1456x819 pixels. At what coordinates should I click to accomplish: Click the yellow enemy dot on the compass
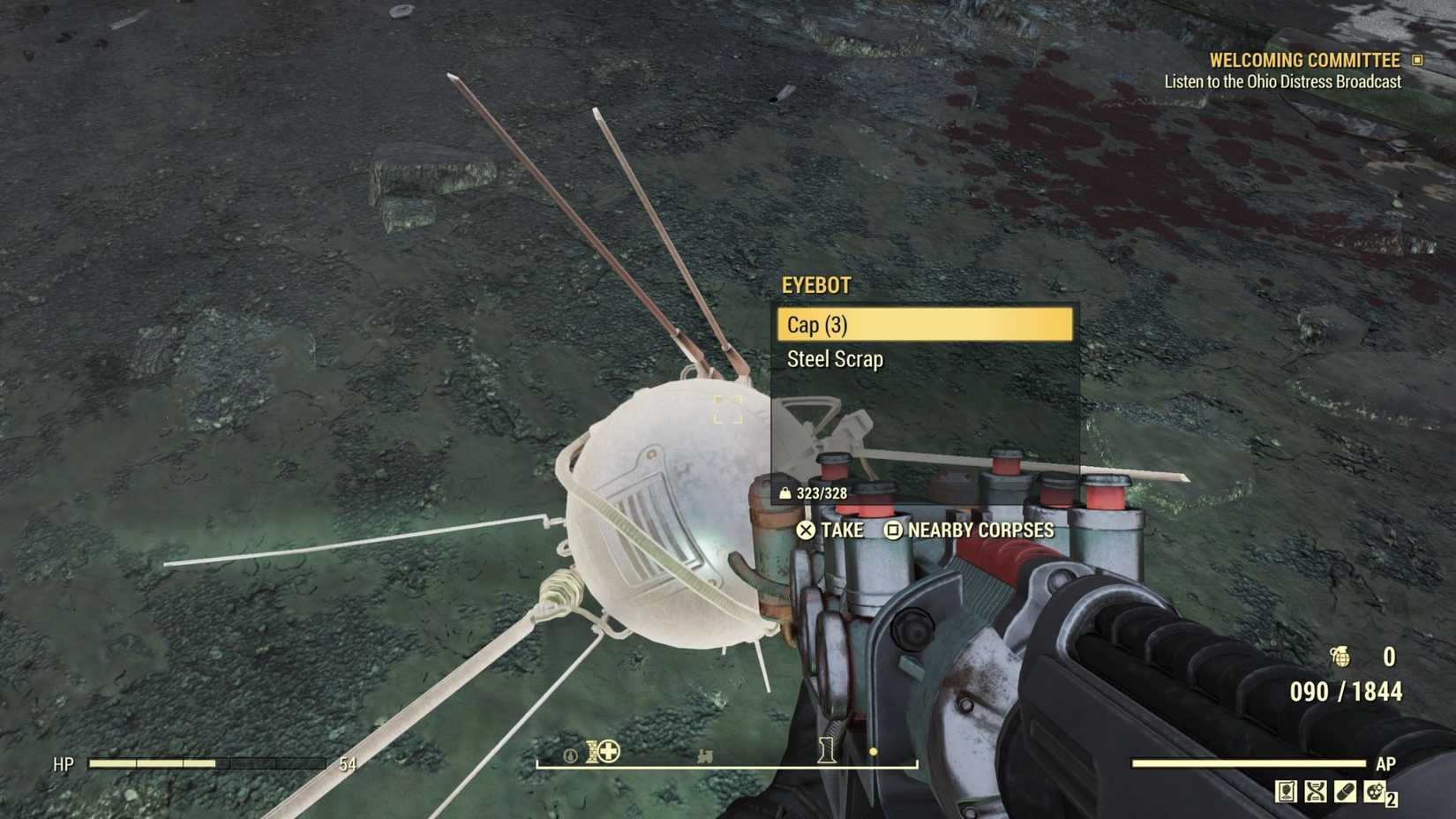[x=874, y=751]
